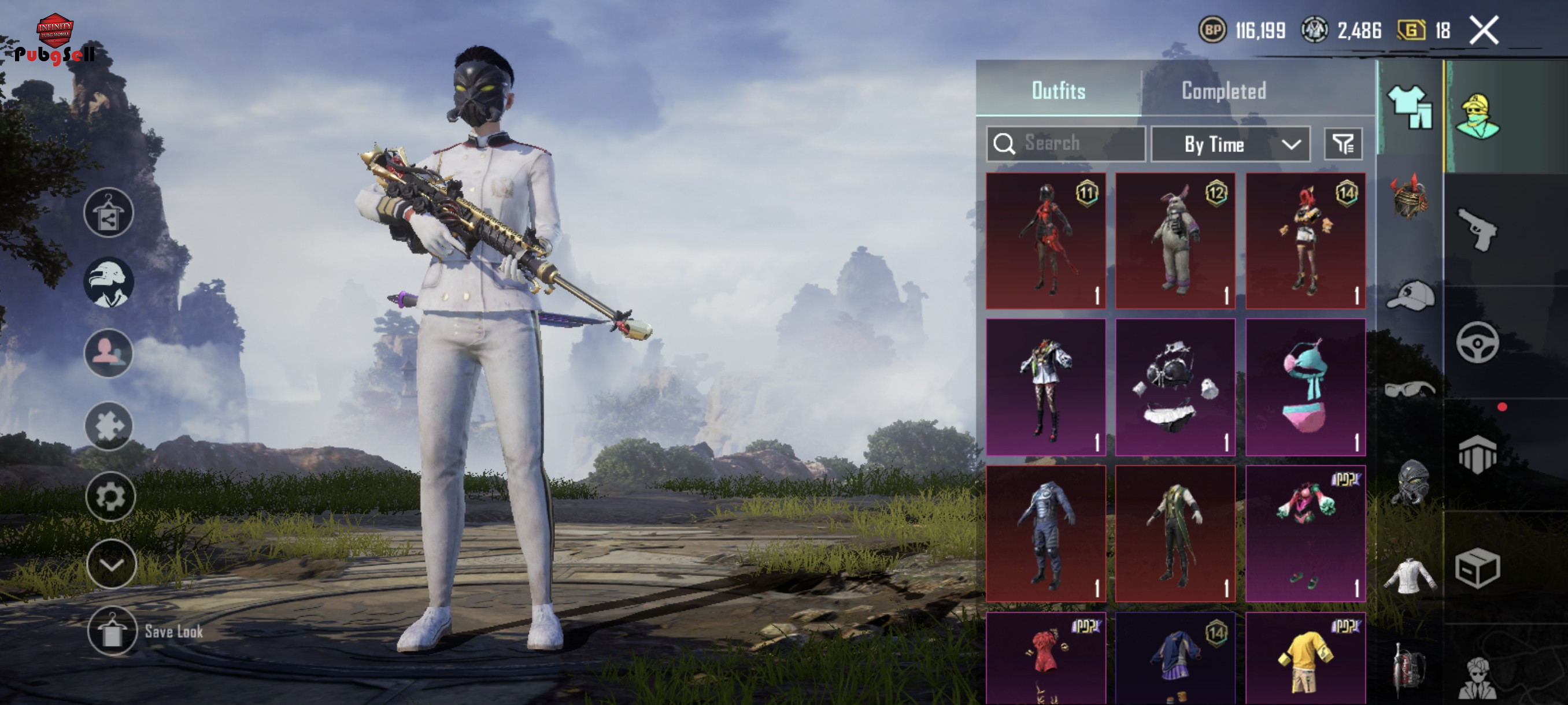Click the outfit Search field
Image resolution: width=1568 pixels, height=705 pixels.
click(1066, 143)
